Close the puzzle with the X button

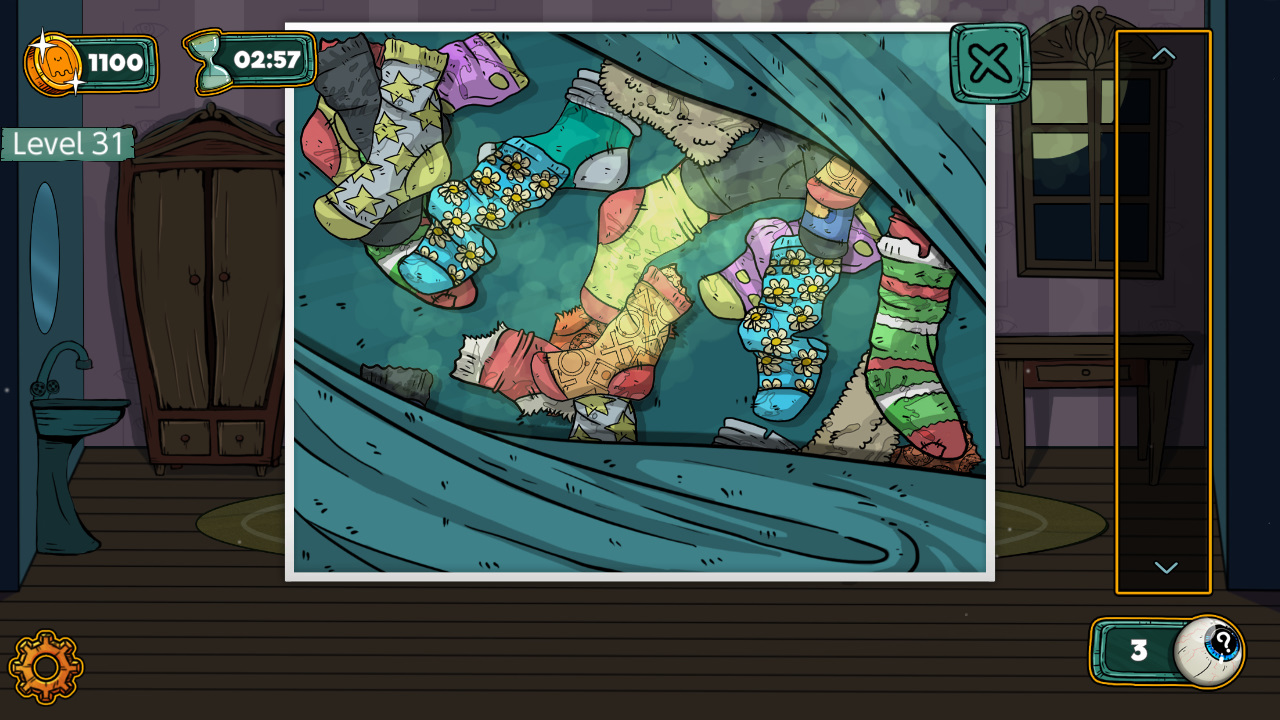coord(987,64)
